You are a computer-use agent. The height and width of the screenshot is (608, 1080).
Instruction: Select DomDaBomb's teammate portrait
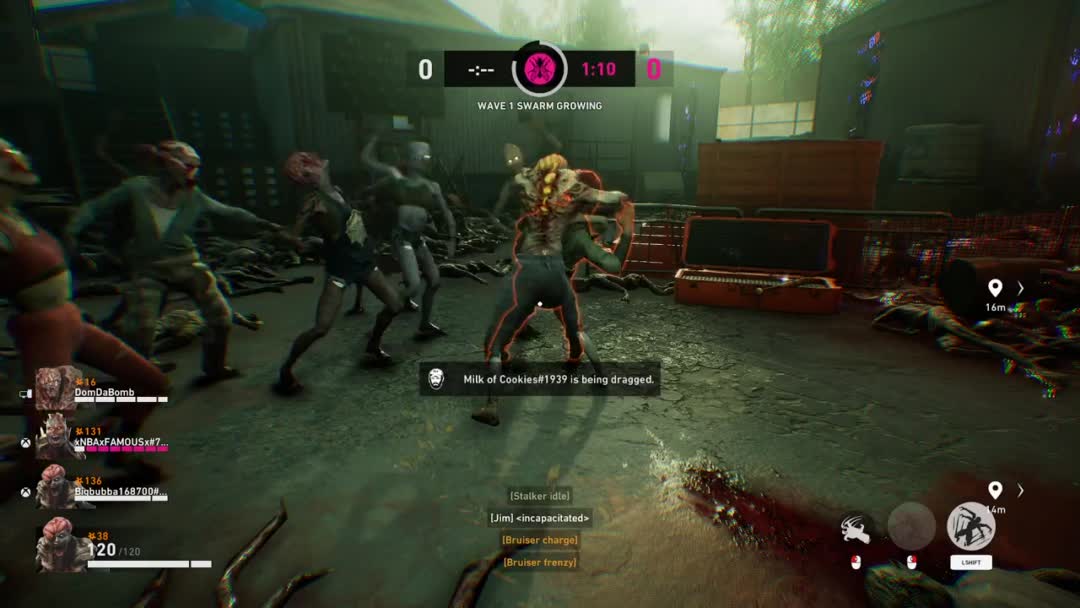(58, 389)
